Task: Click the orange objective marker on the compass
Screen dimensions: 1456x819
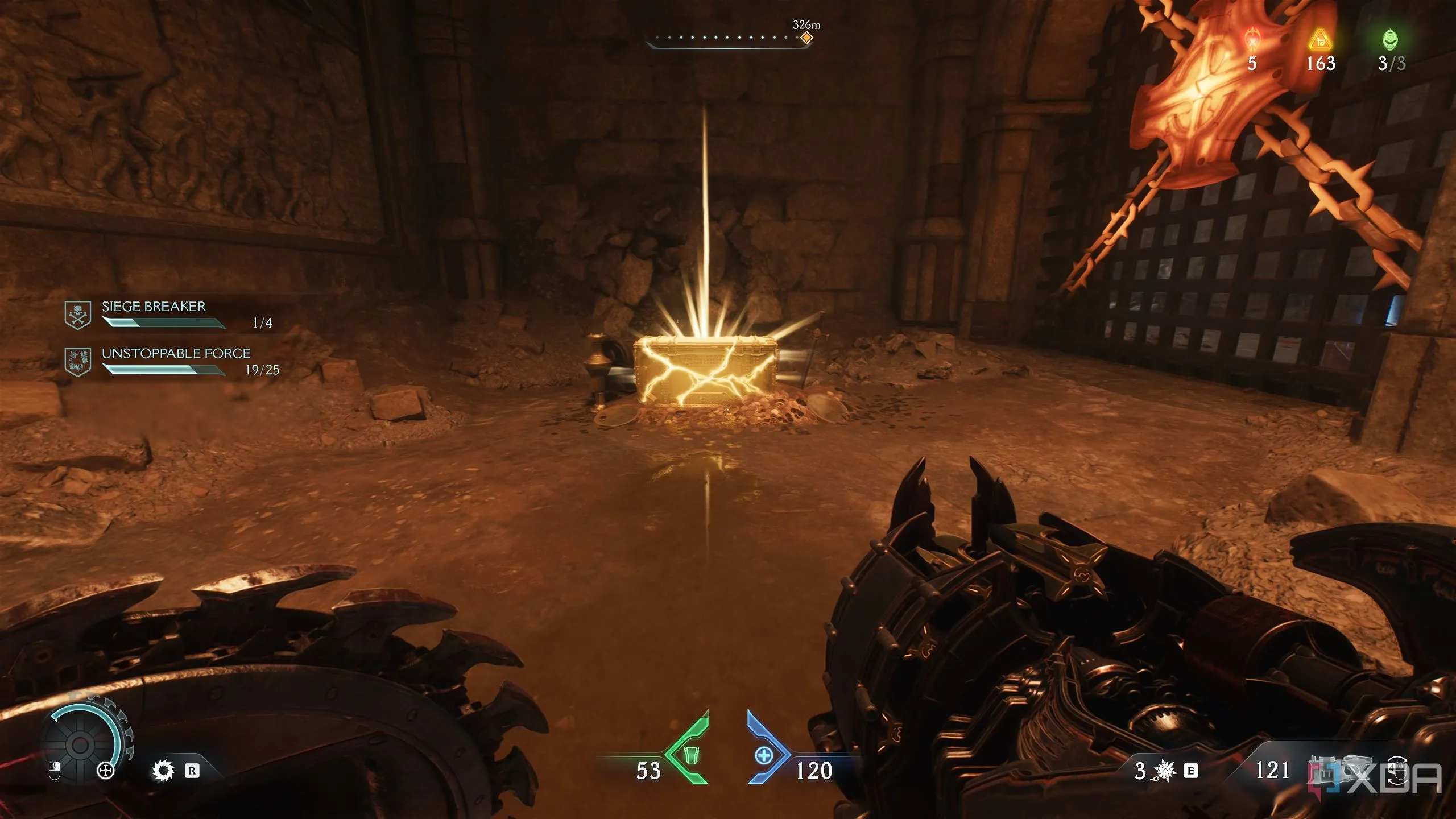Action: click(x=806, y=38)
